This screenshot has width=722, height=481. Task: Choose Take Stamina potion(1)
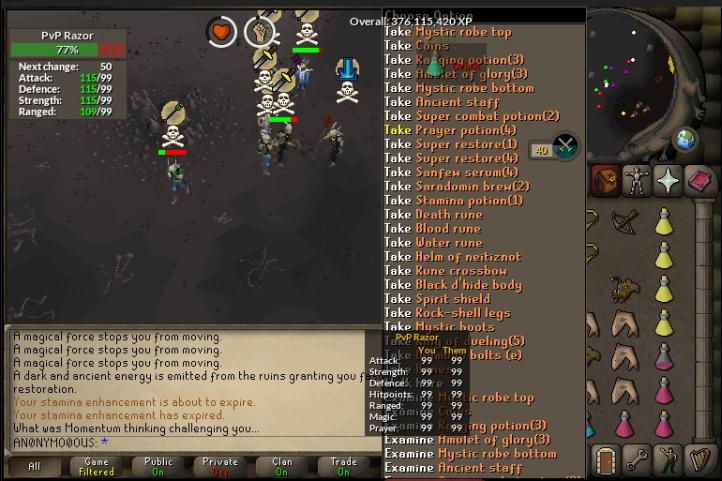[453, 200]
